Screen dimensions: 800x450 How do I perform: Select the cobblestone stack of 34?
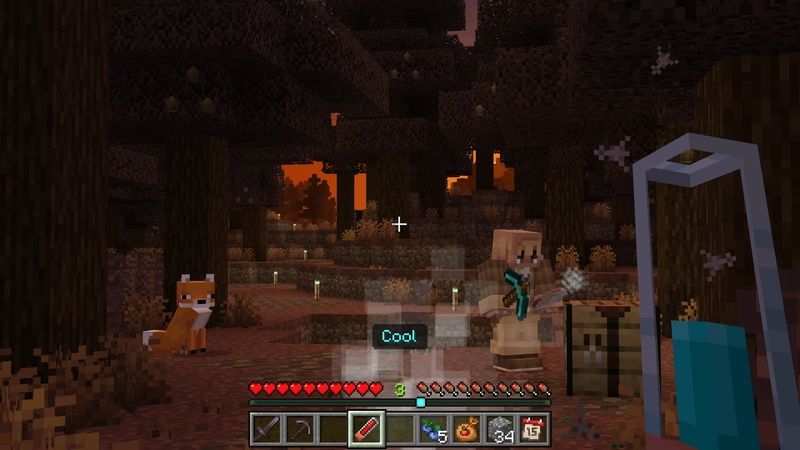(x=501, y=430)
